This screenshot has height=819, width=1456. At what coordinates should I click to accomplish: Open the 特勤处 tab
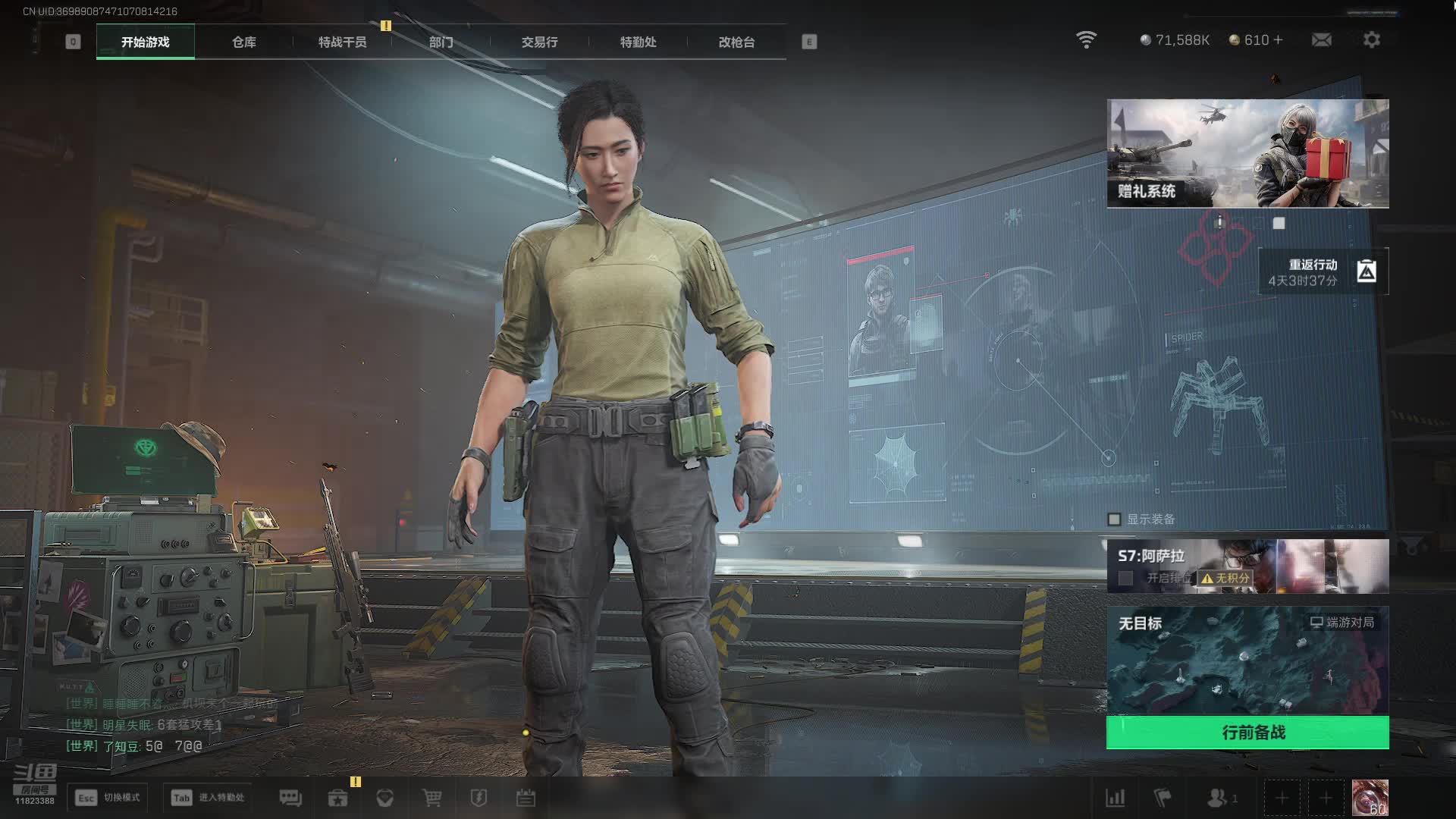point(638,42)
